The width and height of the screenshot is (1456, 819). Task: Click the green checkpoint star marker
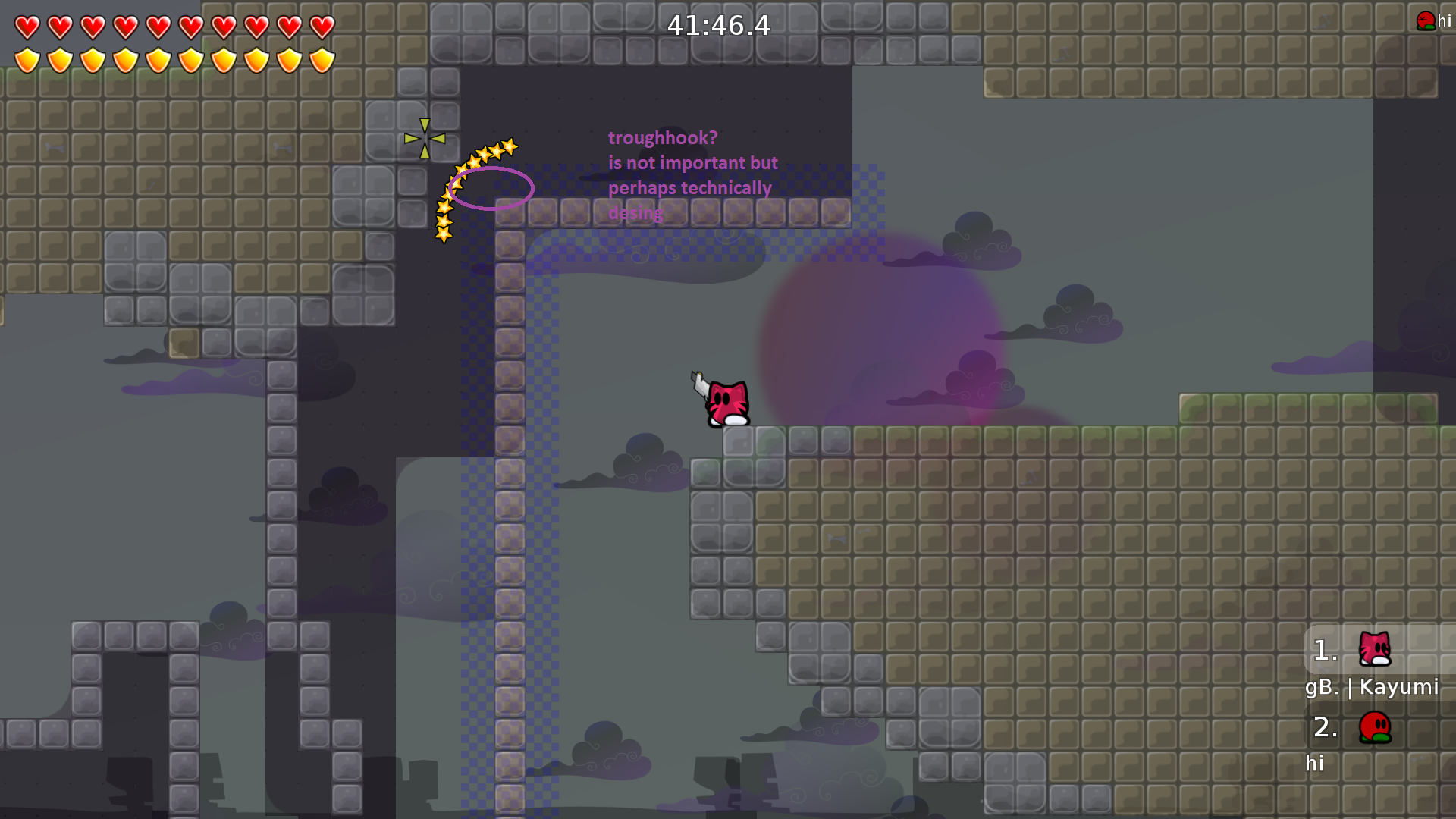pyautogui.click(x=423, y=138)
